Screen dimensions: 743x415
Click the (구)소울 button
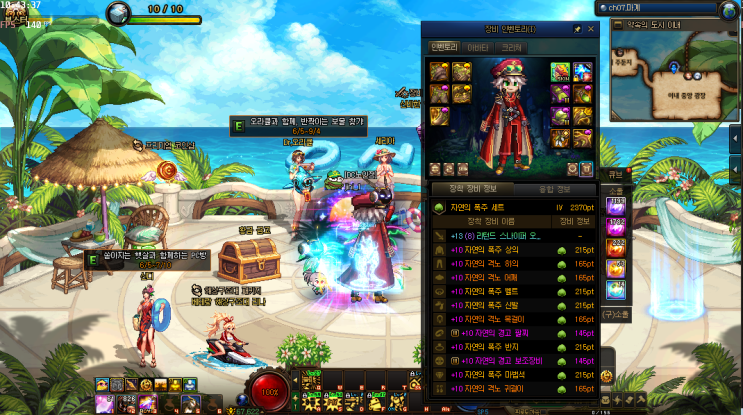[615, 315]
